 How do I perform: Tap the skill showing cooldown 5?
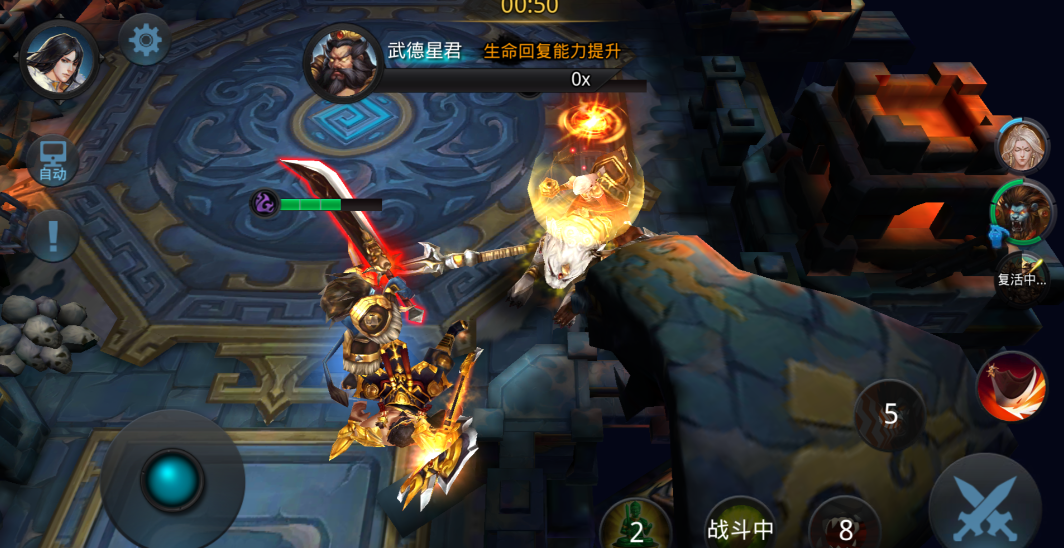pyautogui.click(x=890, y=414)
